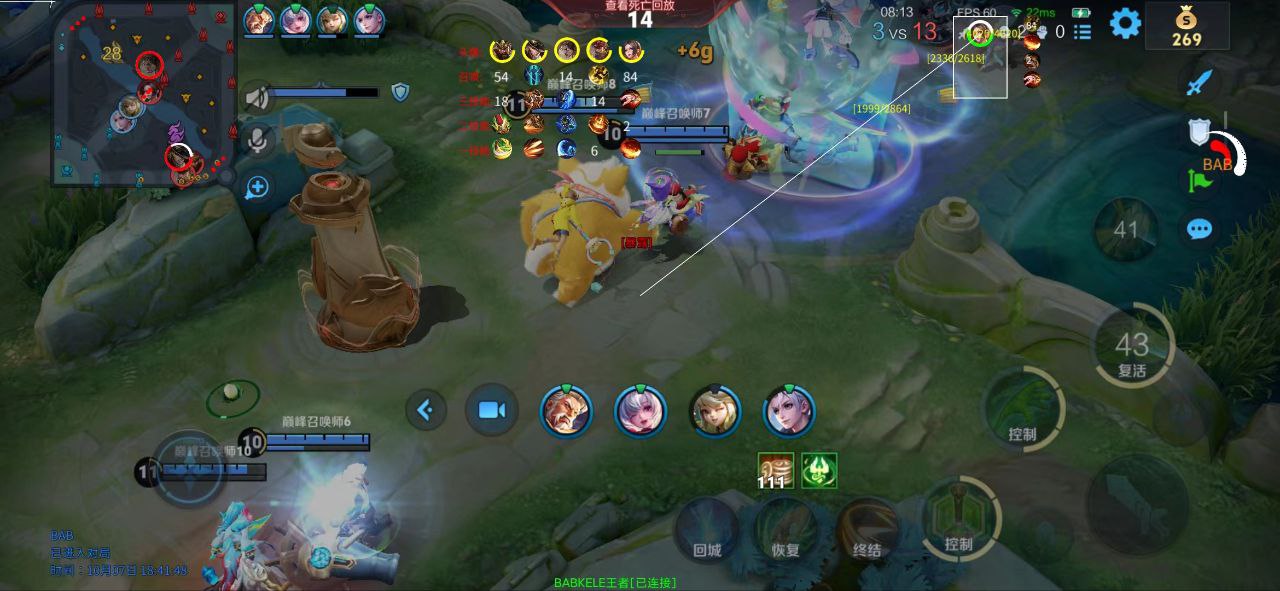Buy the recommended green trident item
1280x591 pixels.
pyautogui.click(x=819, y=470)
